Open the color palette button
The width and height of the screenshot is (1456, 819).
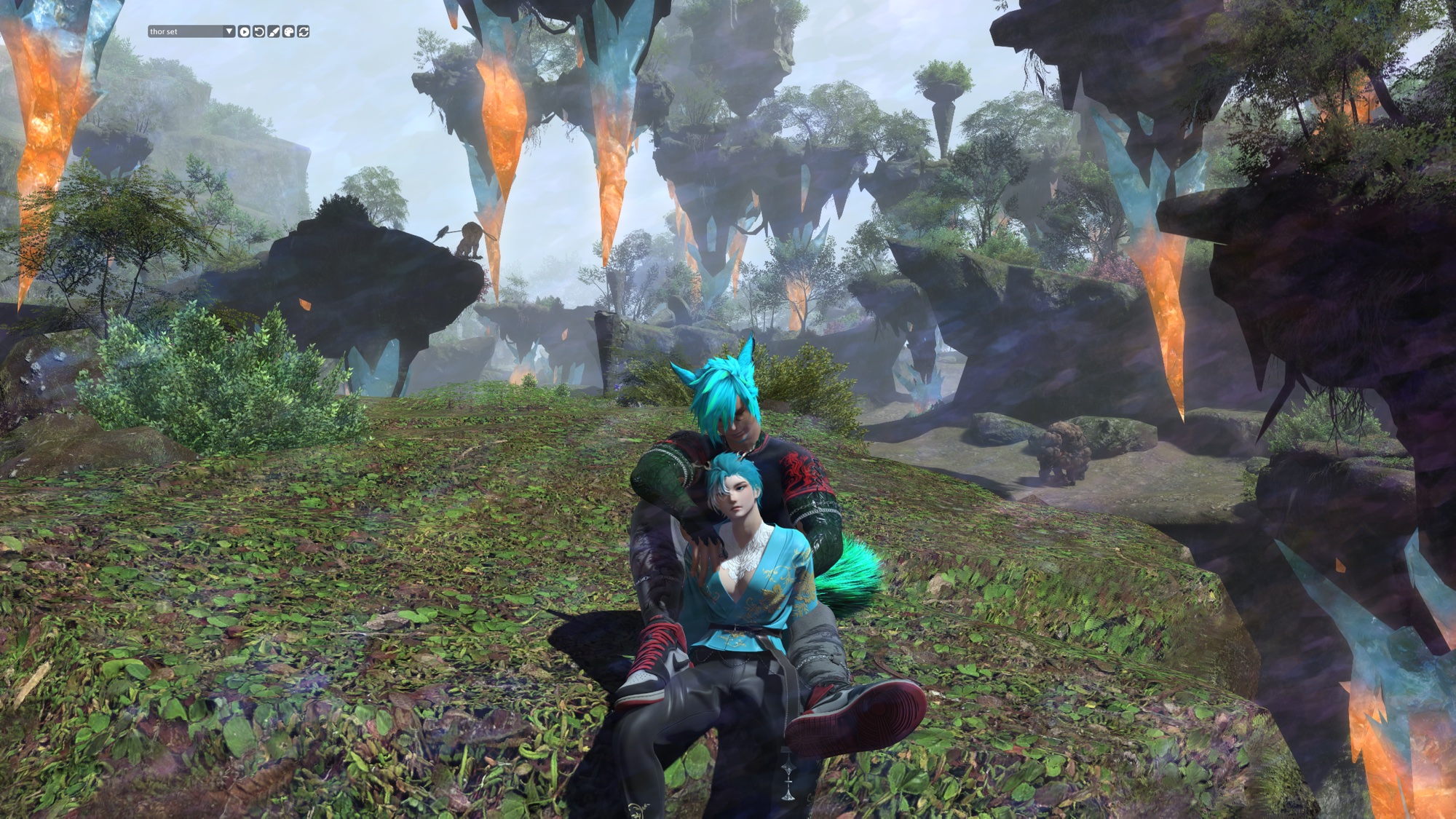pos(288,32)
